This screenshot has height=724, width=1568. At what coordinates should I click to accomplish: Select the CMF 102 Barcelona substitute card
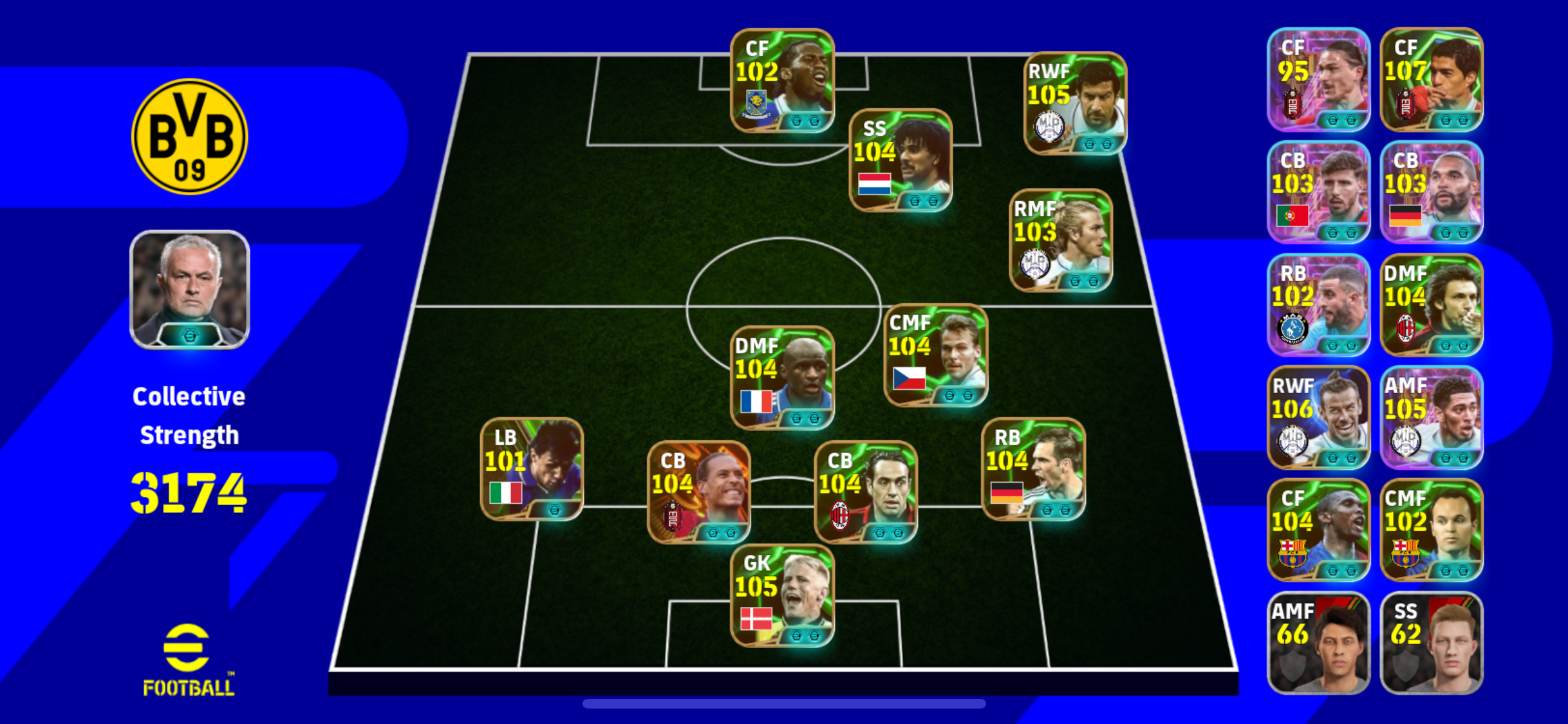point(1432,530)
